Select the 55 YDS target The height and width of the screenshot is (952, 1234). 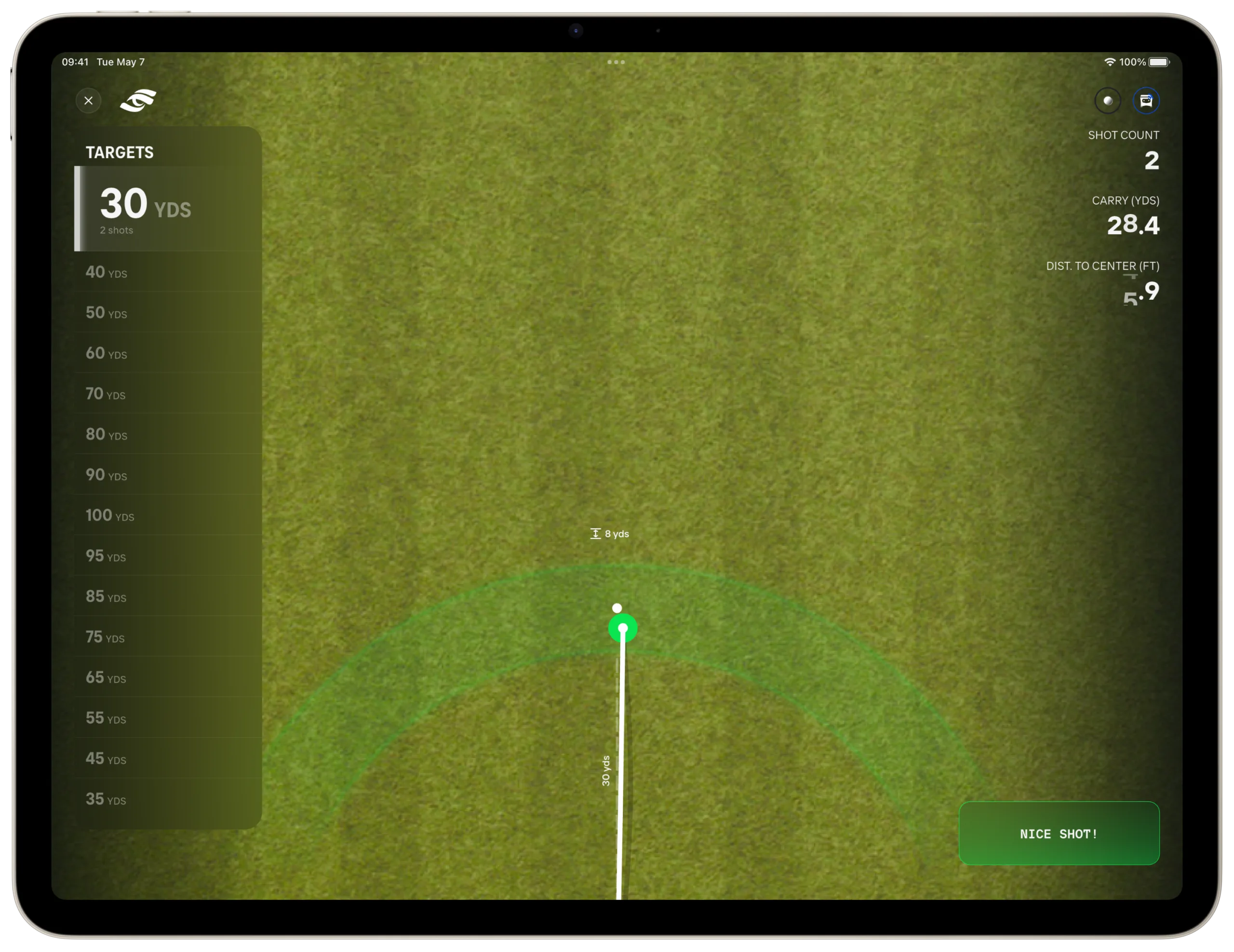point(168,718)
